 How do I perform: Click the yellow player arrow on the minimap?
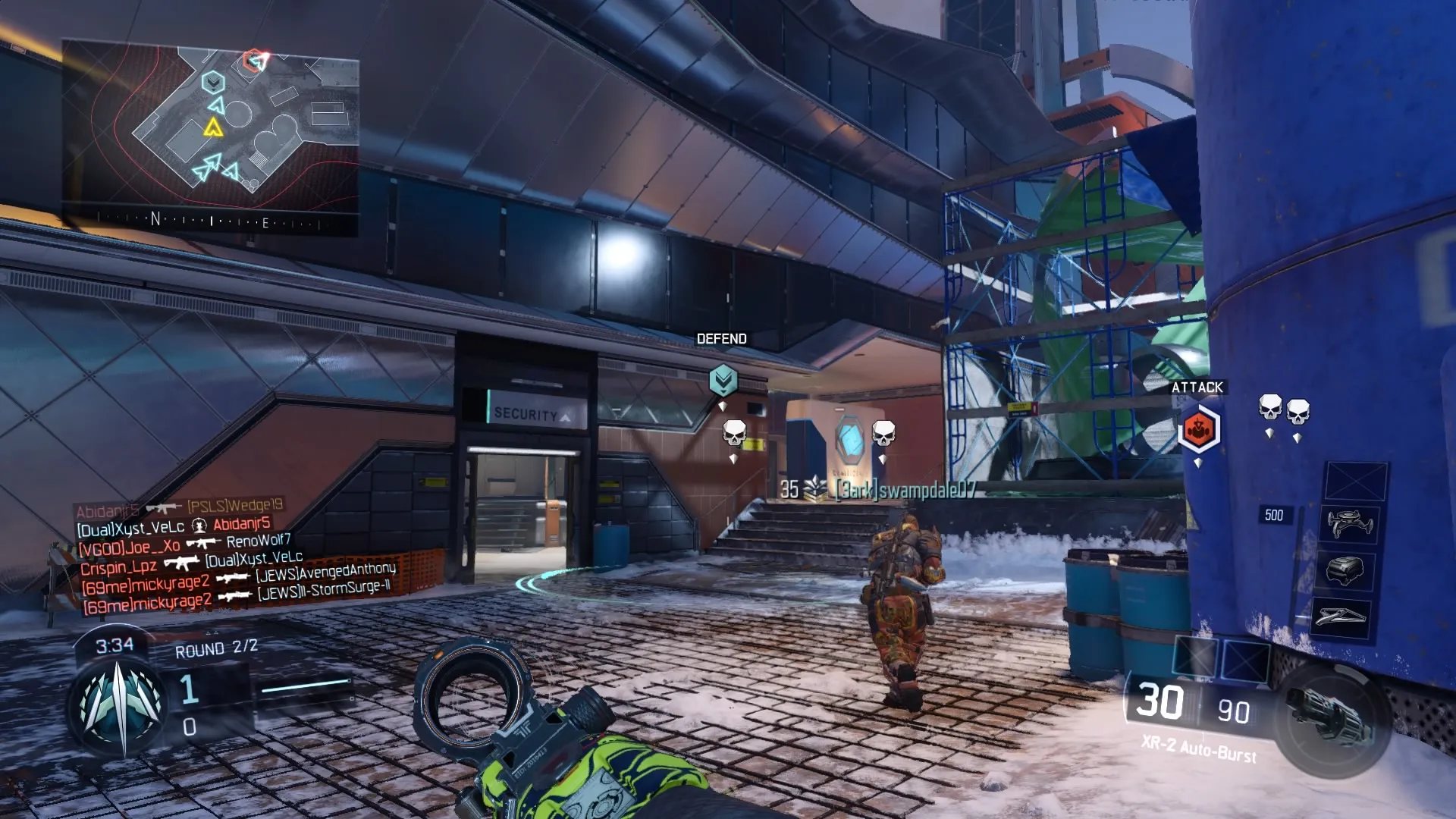pos(213,128)
